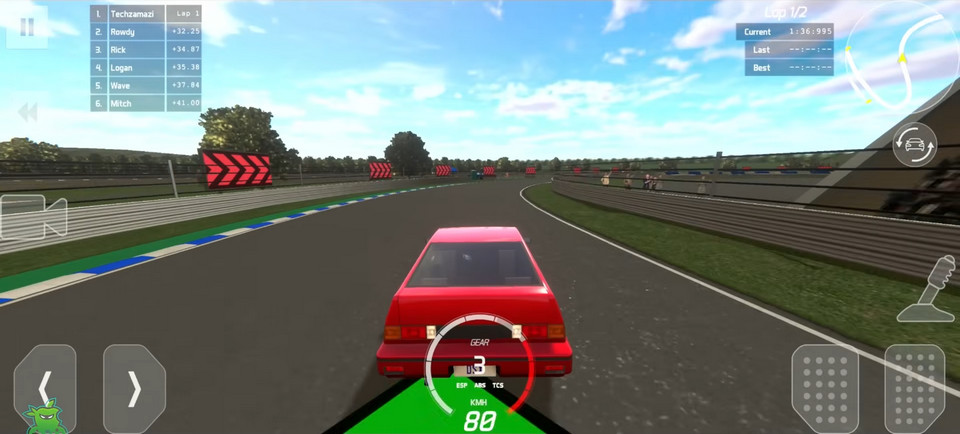Reset the car with the circular arrow button
This screenshot has width=960, height=434.
[x=914, y=145]
